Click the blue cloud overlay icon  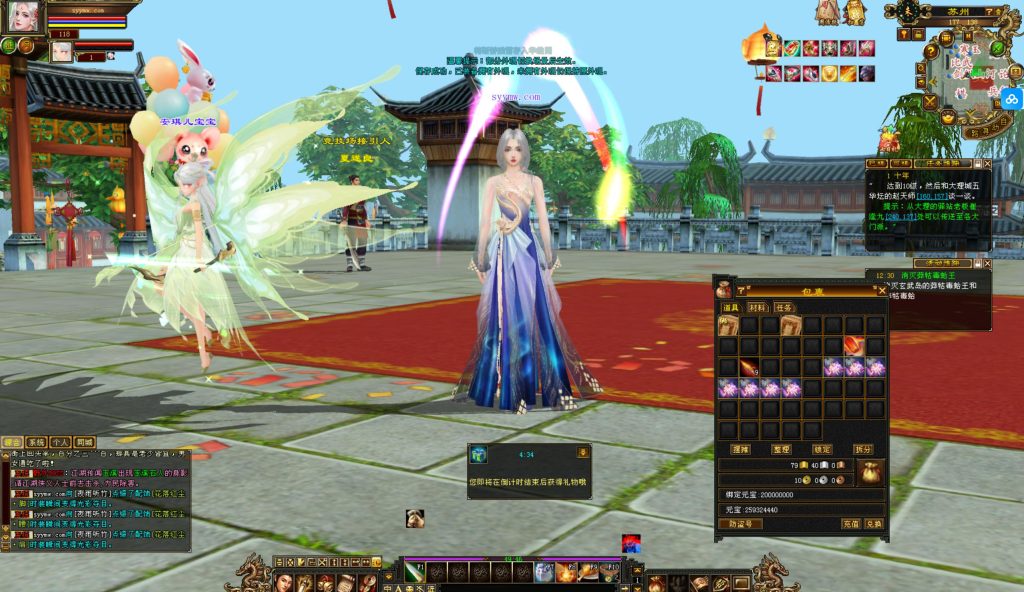1011,99
